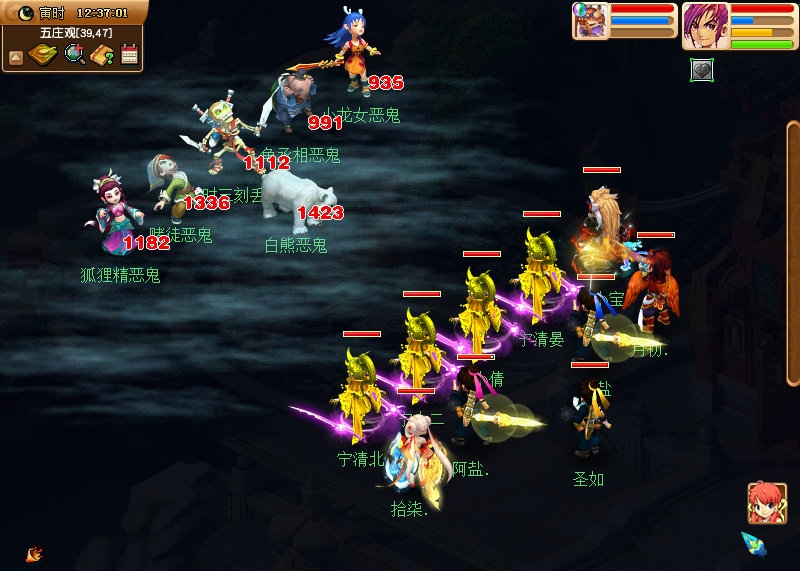Screen dimensions: 800x571
Task: Click the globe magnifier world map icon
Action: [74, 54]
